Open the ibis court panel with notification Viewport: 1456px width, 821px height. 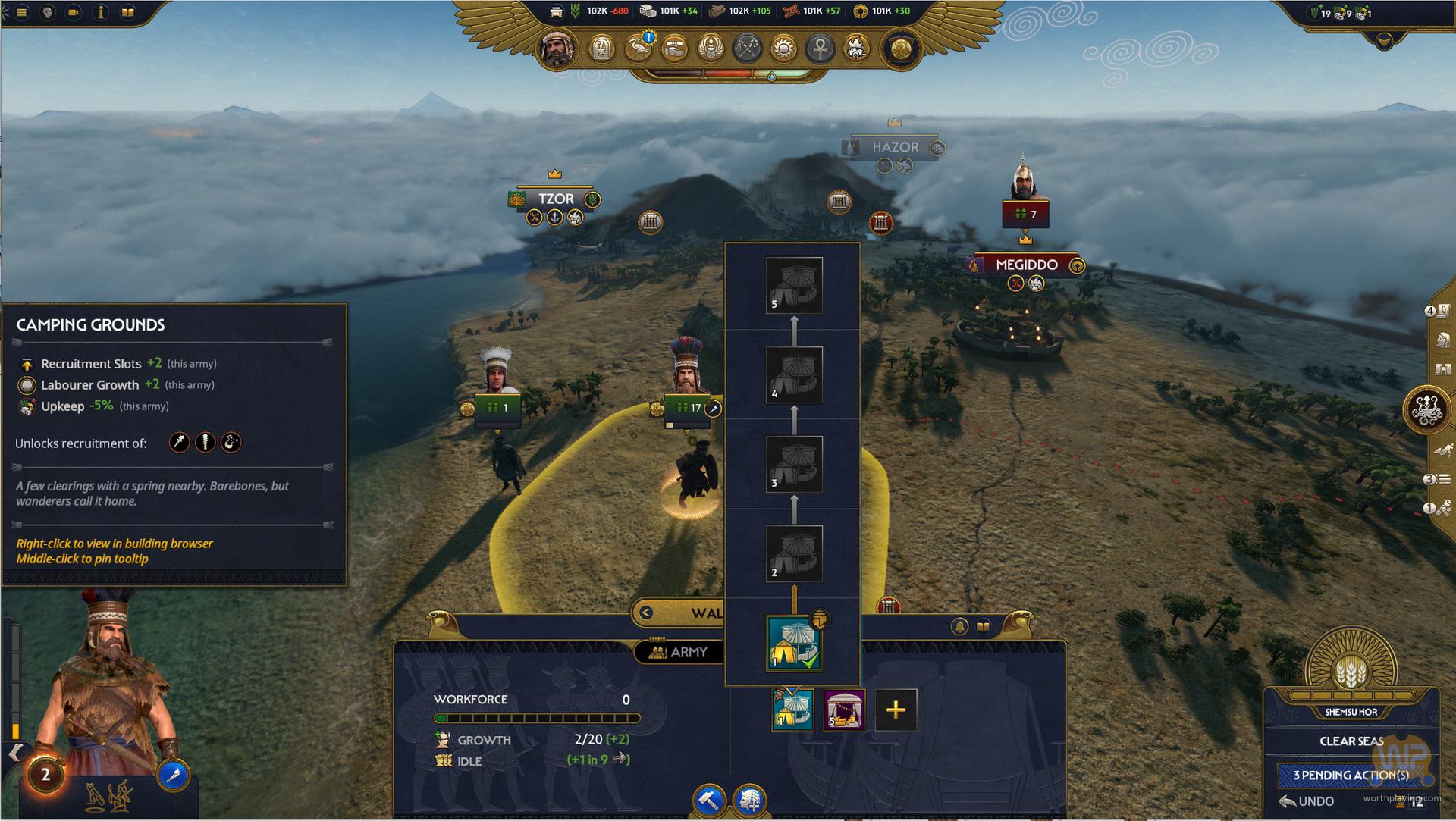coord(639,49)
